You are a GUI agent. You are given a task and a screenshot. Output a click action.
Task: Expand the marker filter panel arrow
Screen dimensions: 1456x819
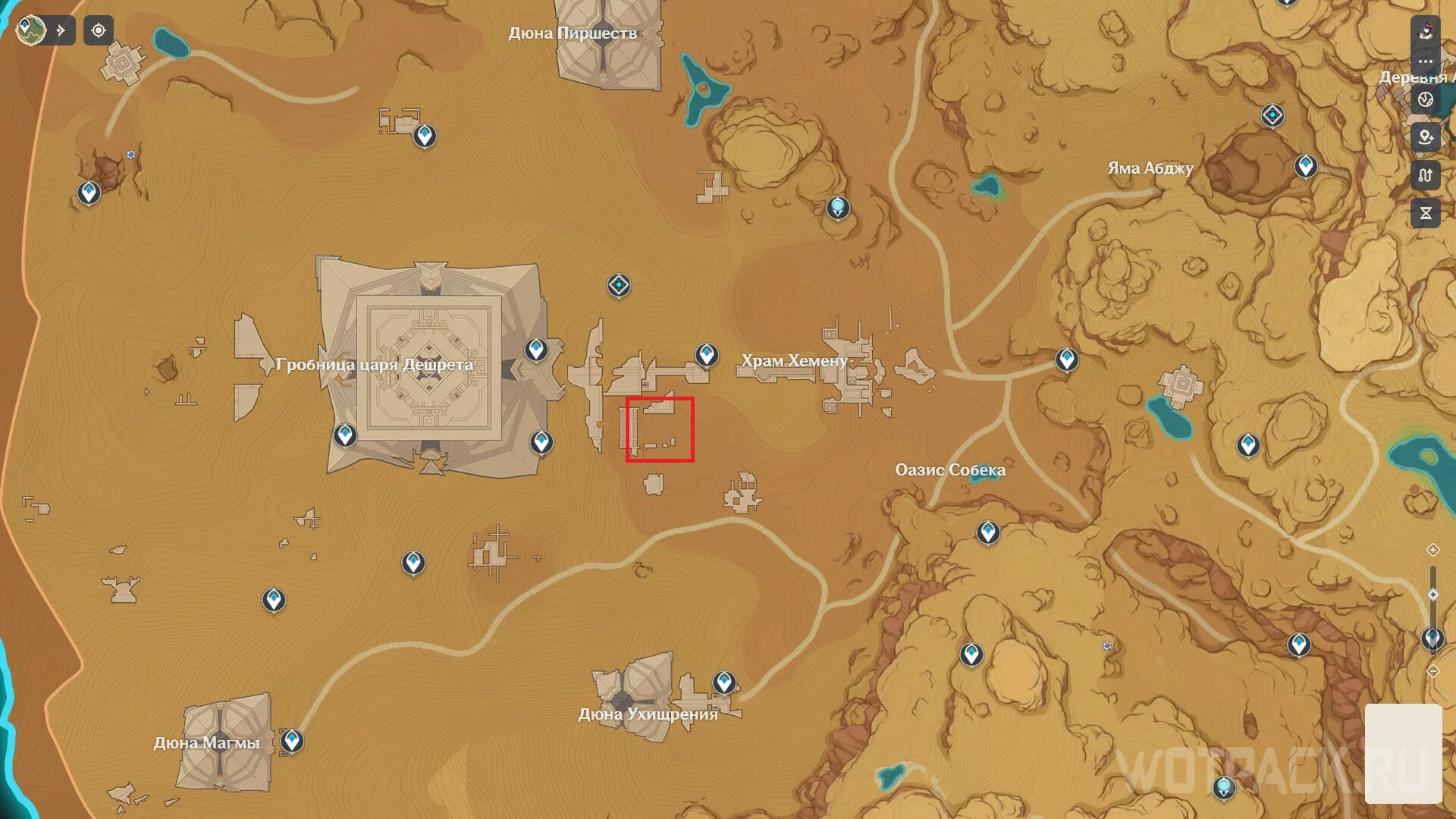pyautogui.click(x=61, y=30)
